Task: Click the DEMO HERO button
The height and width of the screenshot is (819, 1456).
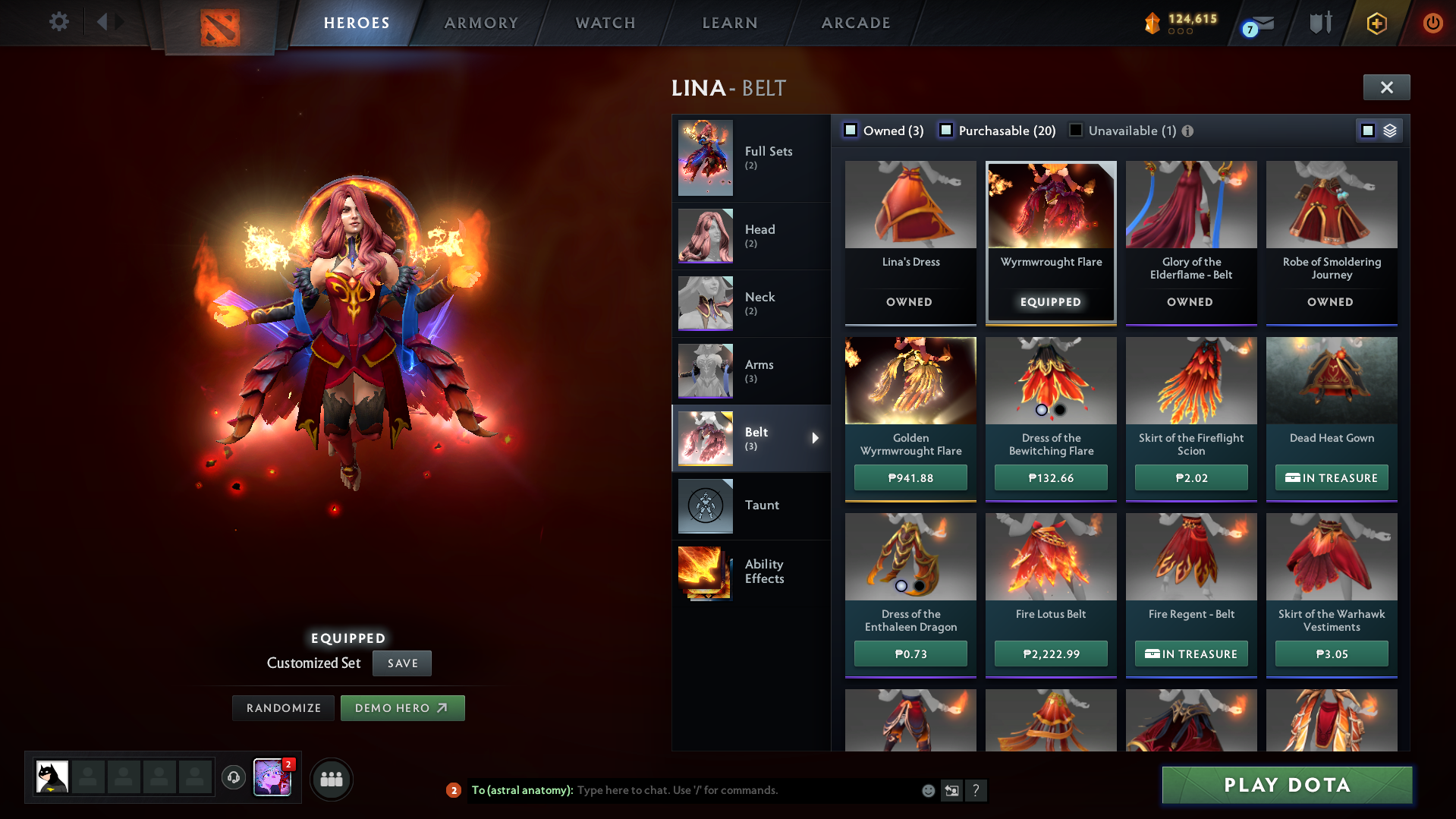Action: pyautogui.click(x=402, y=707)
